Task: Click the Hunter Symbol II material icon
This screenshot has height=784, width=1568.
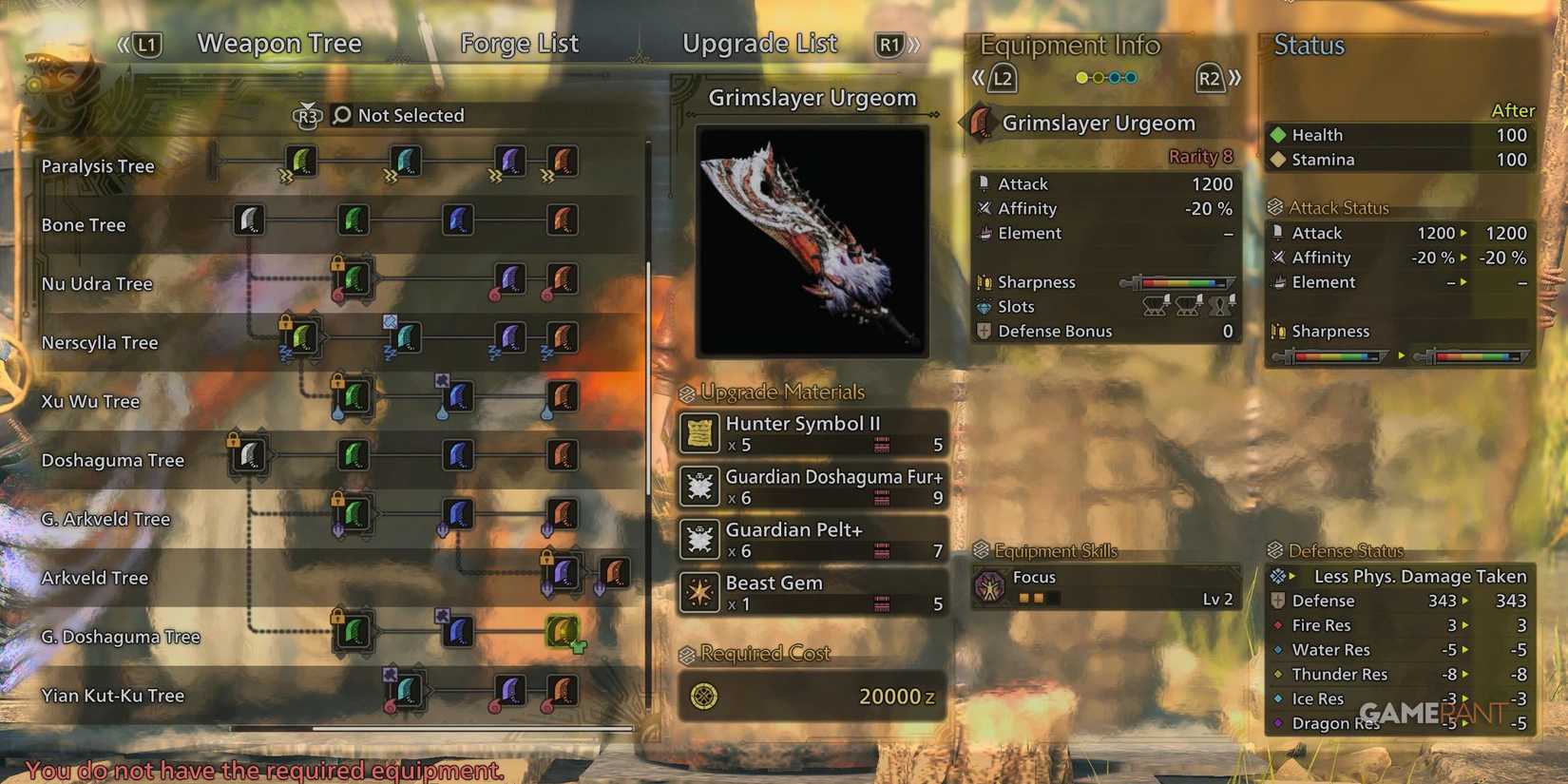Action: pos(699,433)
